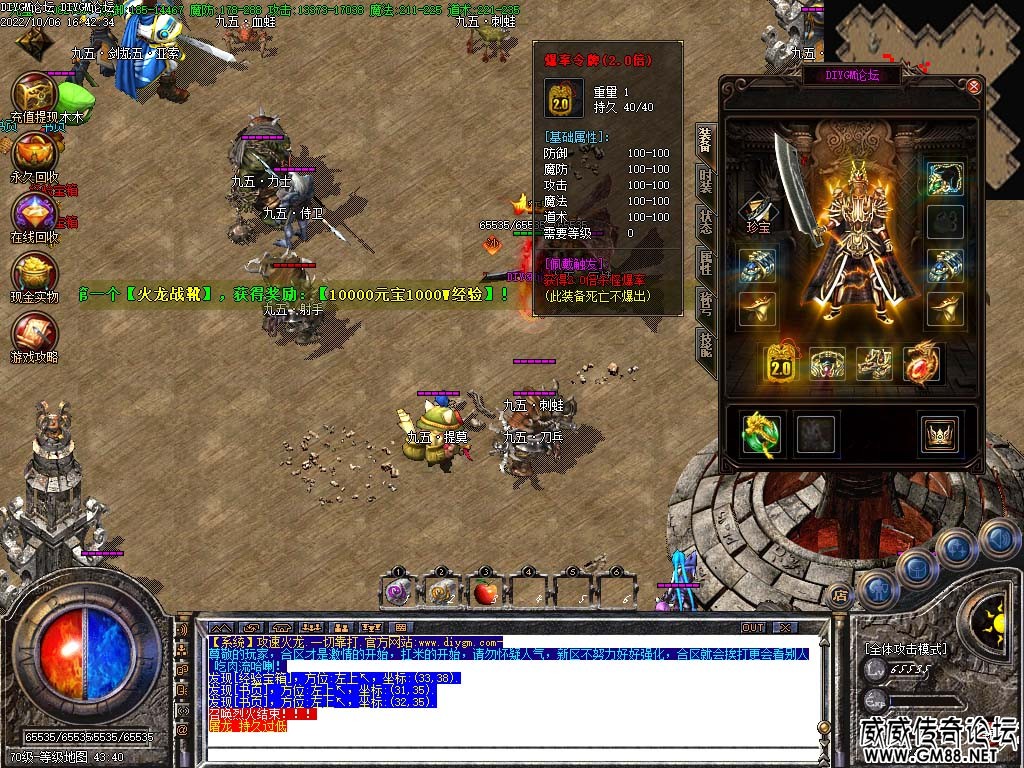Open the 充值提现 recharge chest icon
Image resolution: width=1024 pixels, height=768 pixels.
click(33, 94)
